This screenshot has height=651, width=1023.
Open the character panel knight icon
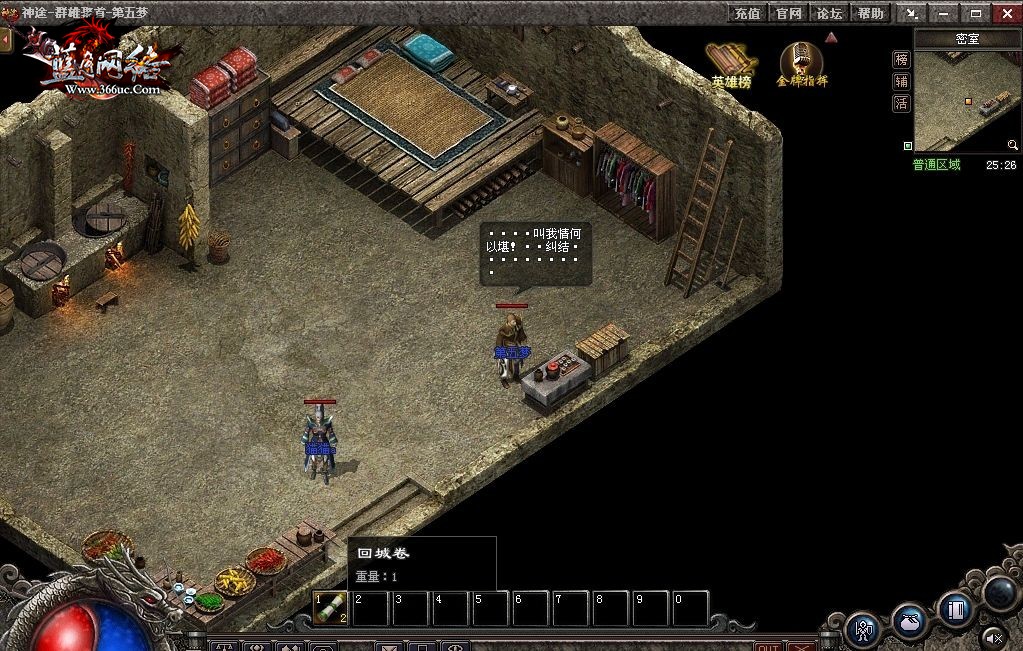click(862, 629)
